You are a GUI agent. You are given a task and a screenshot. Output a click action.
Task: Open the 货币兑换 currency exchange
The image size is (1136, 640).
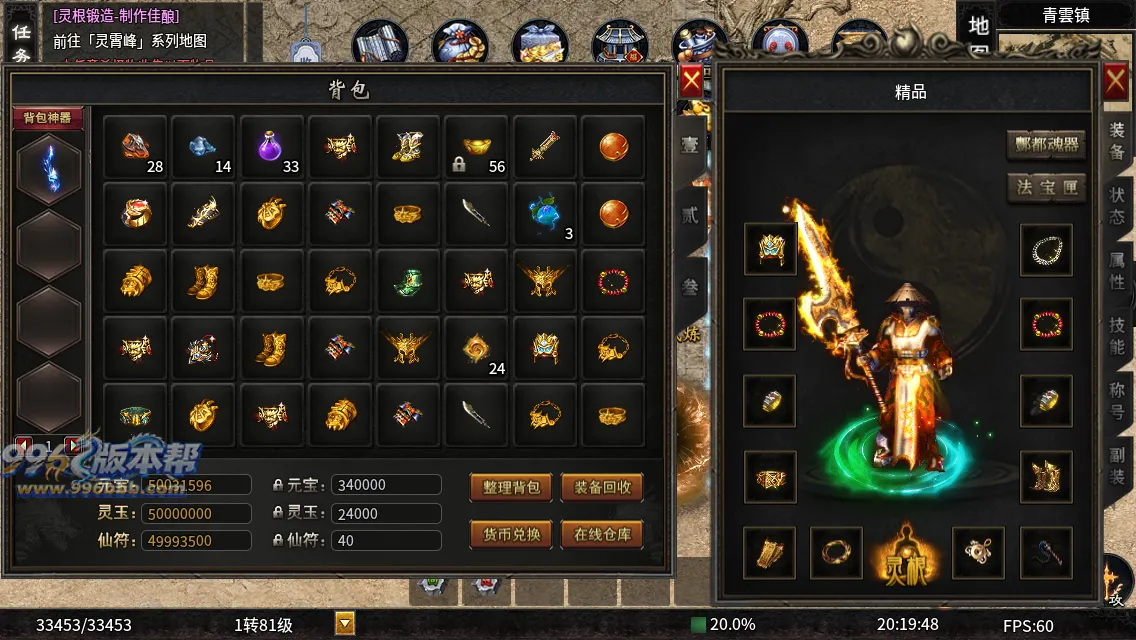pyautogui.click(x=511, y=534)
